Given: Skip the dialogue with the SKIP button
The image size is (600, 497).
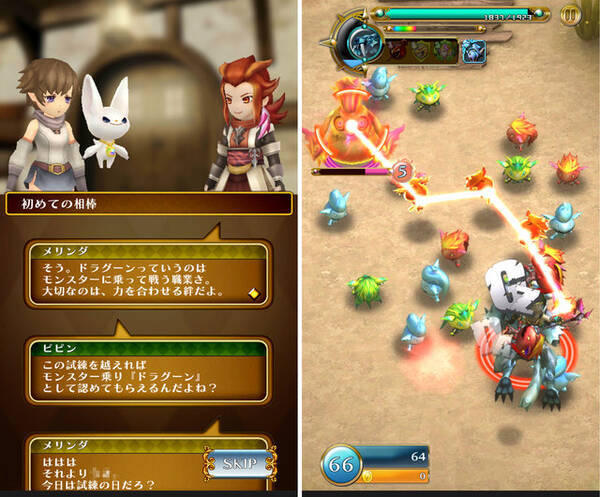Looking at the screenshot, I should point(240,464).
